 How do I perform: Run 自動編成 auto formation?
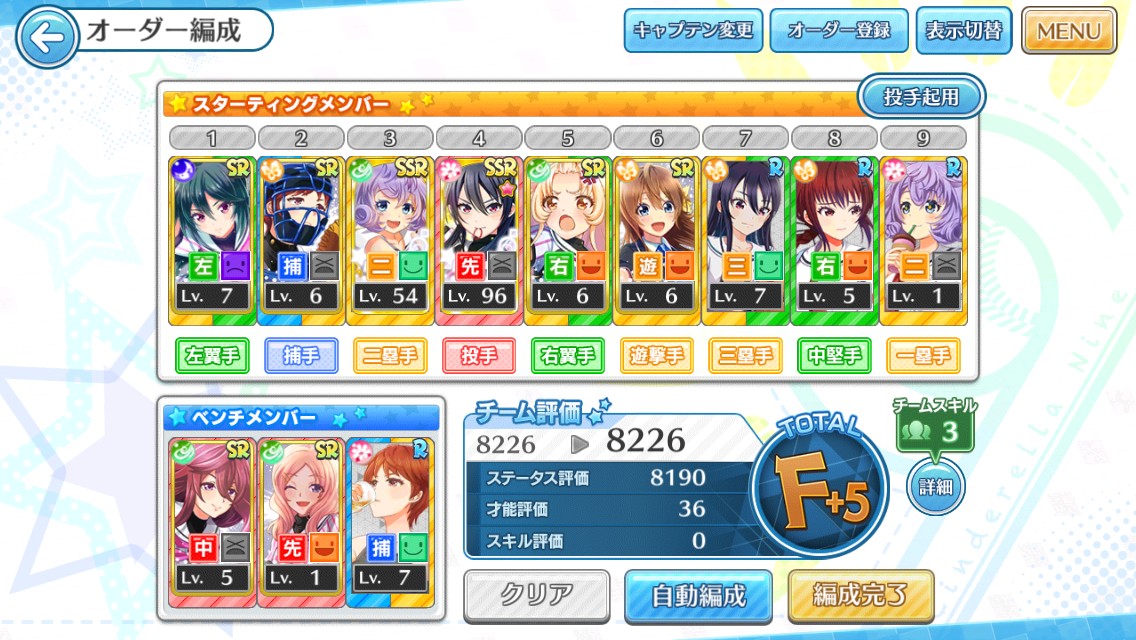click(698, 596)
